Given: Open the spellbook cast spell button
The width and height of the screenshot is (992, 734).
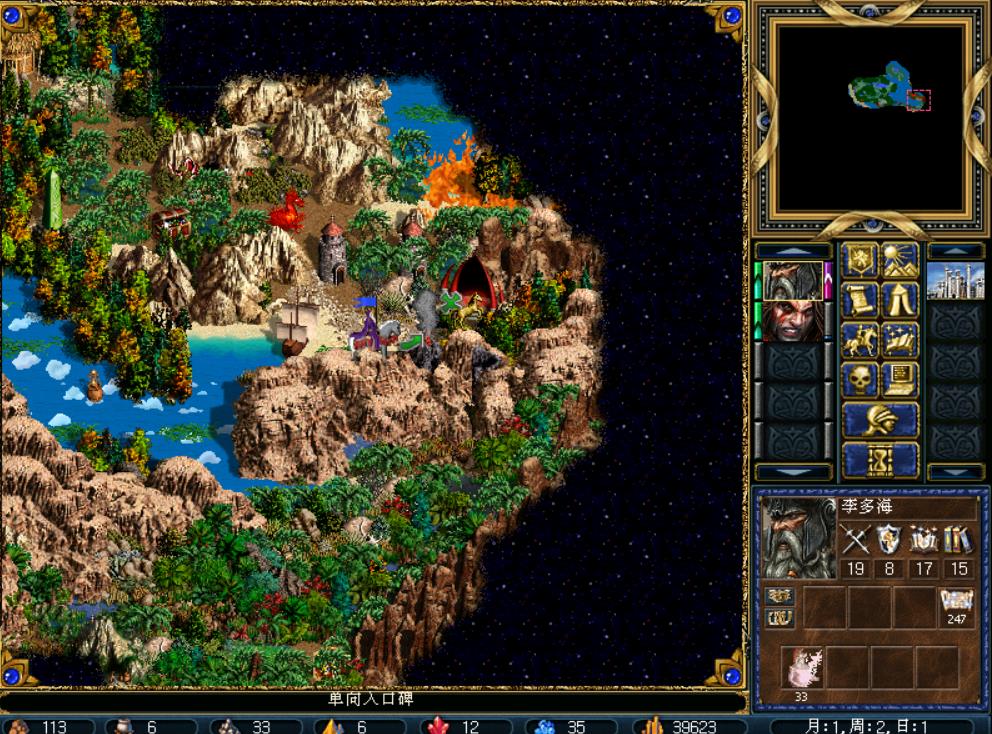Looking at the screenshot, I should point(900,340).
